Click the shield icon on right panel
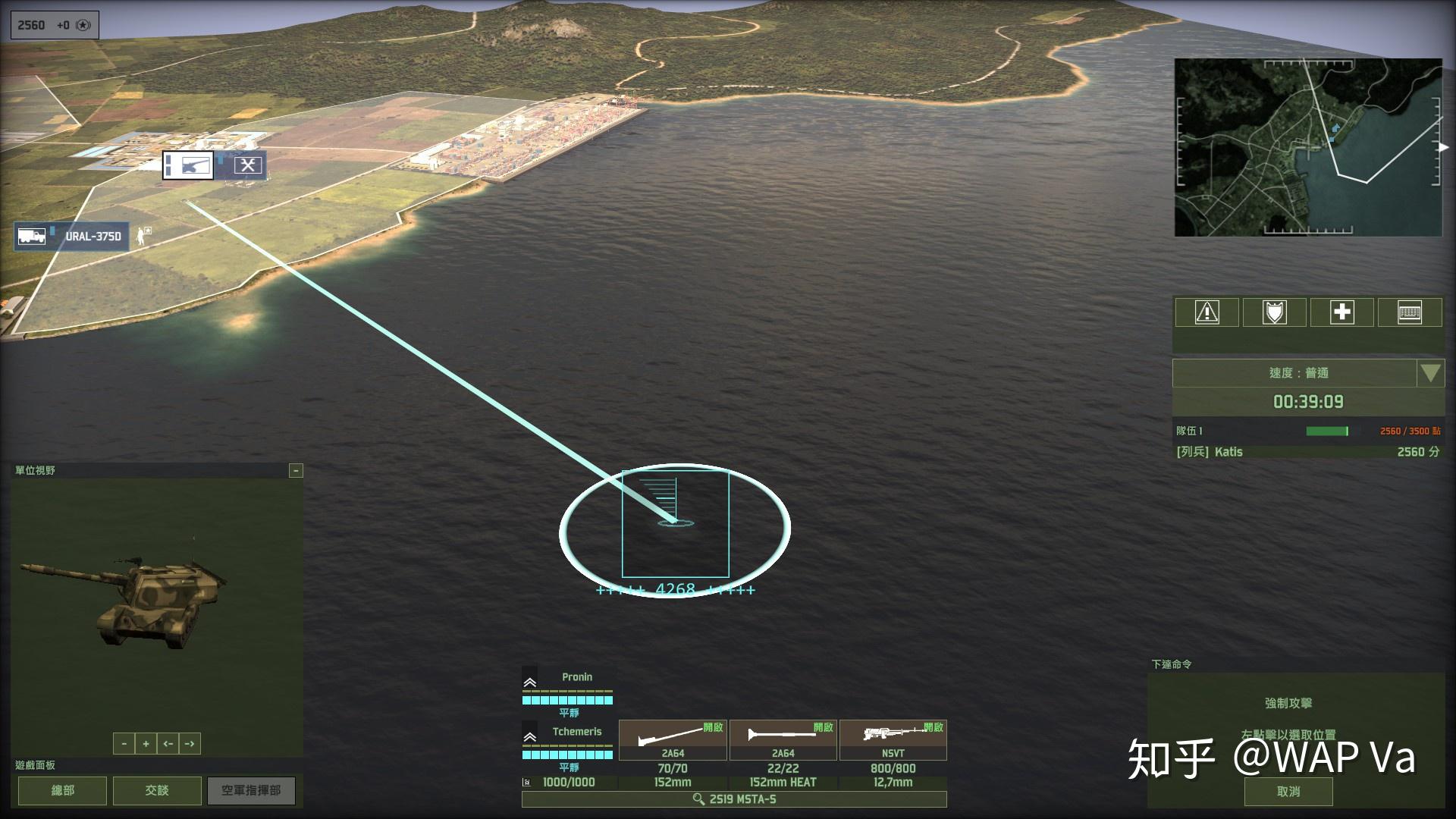Screen dimensions: 1456x819 pos(1274,312)
